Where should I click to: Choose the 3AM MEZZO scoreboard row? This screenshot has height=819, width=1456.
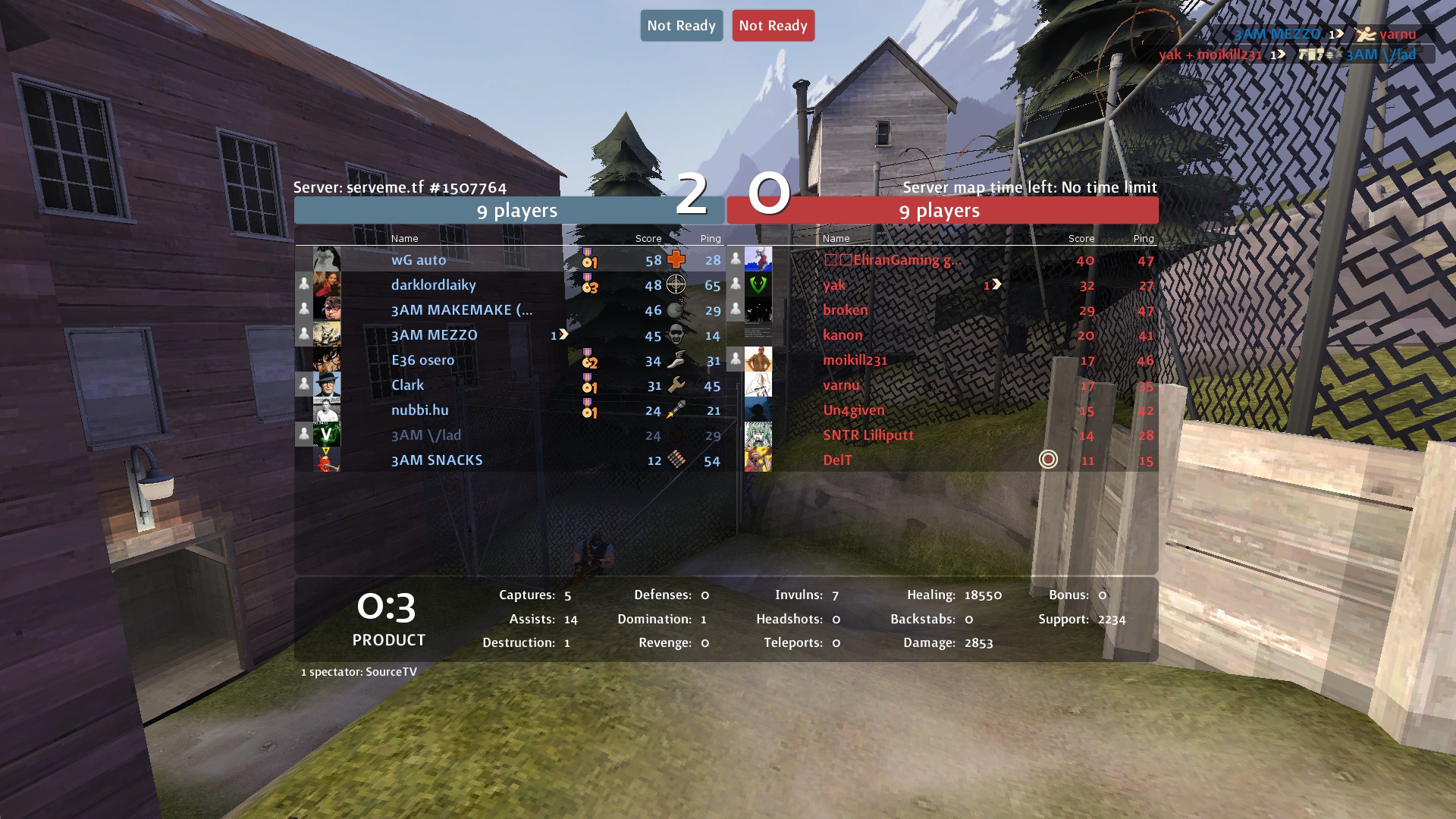click(x=434, y=335)
